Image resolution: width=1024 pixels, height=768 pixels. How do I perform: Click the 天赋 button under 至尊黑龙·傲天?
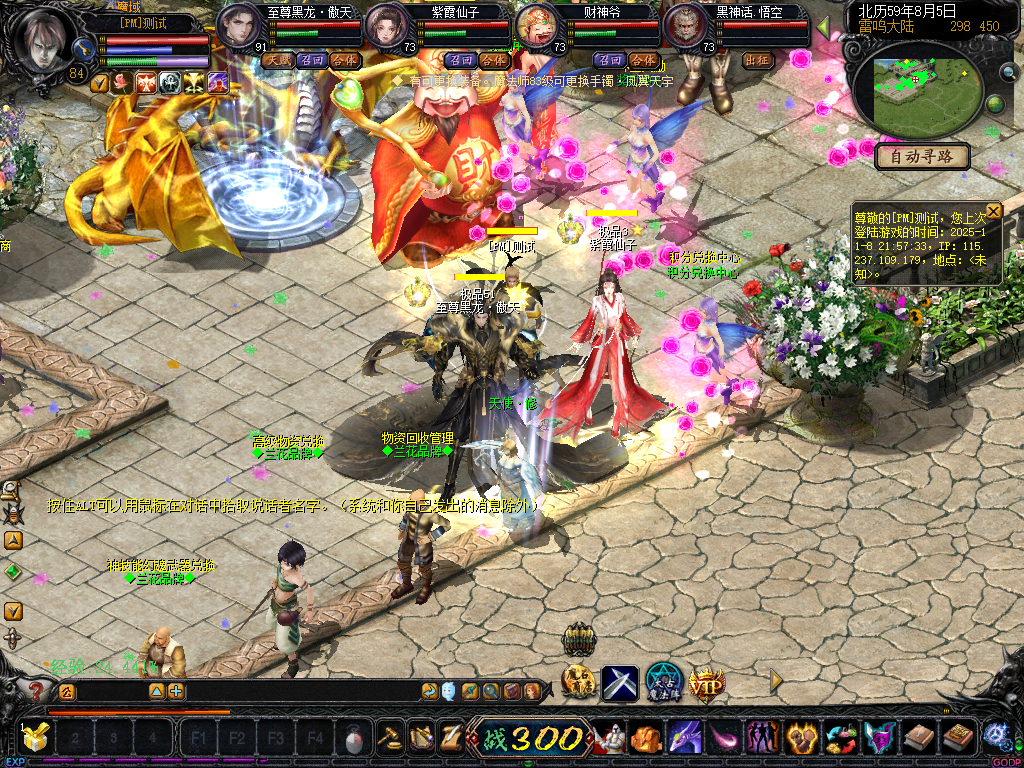coord(277,60)
